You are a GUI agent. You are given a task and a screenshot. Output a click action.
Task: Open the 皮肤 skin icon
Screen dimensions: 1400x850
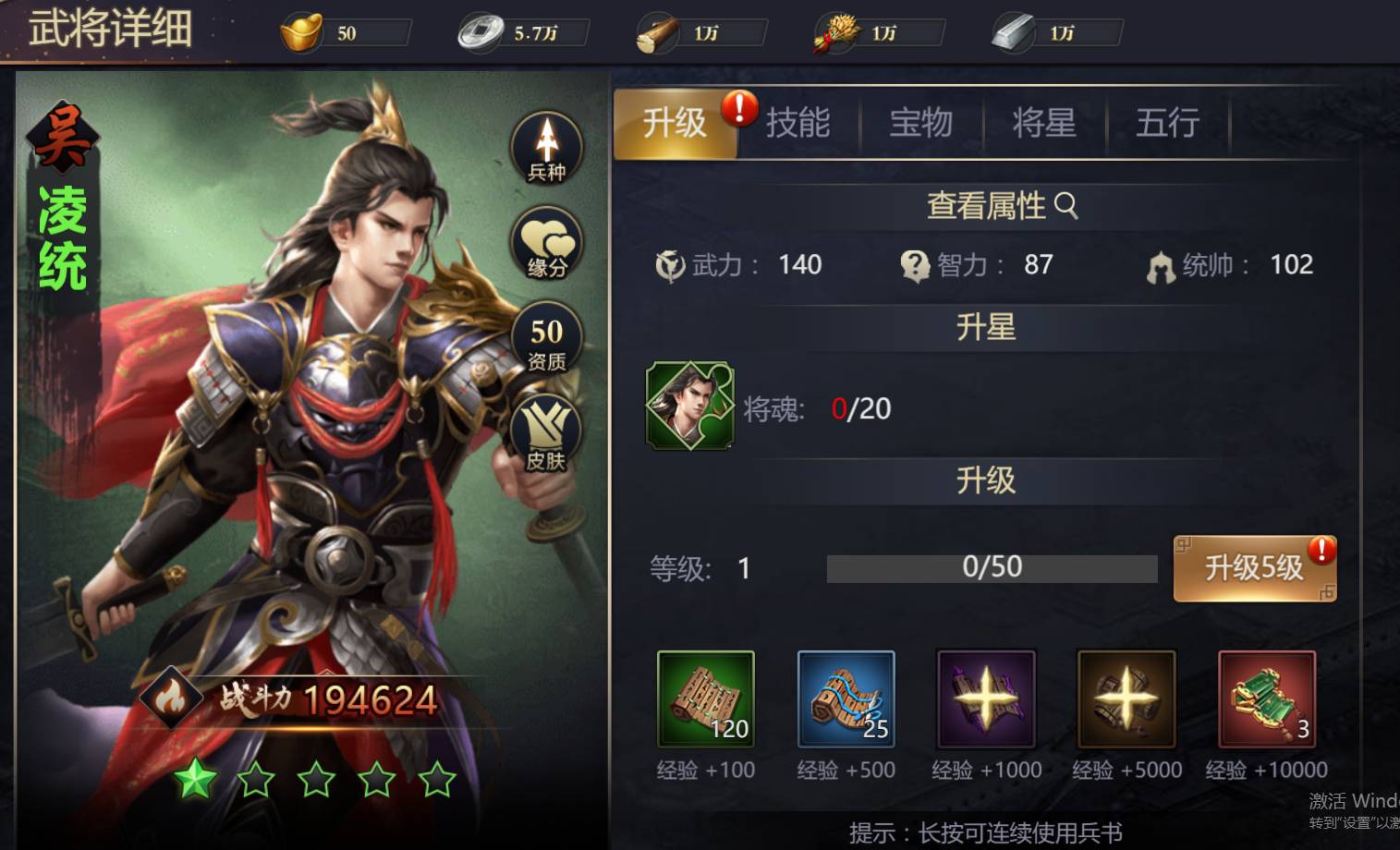tap(547, 435)
